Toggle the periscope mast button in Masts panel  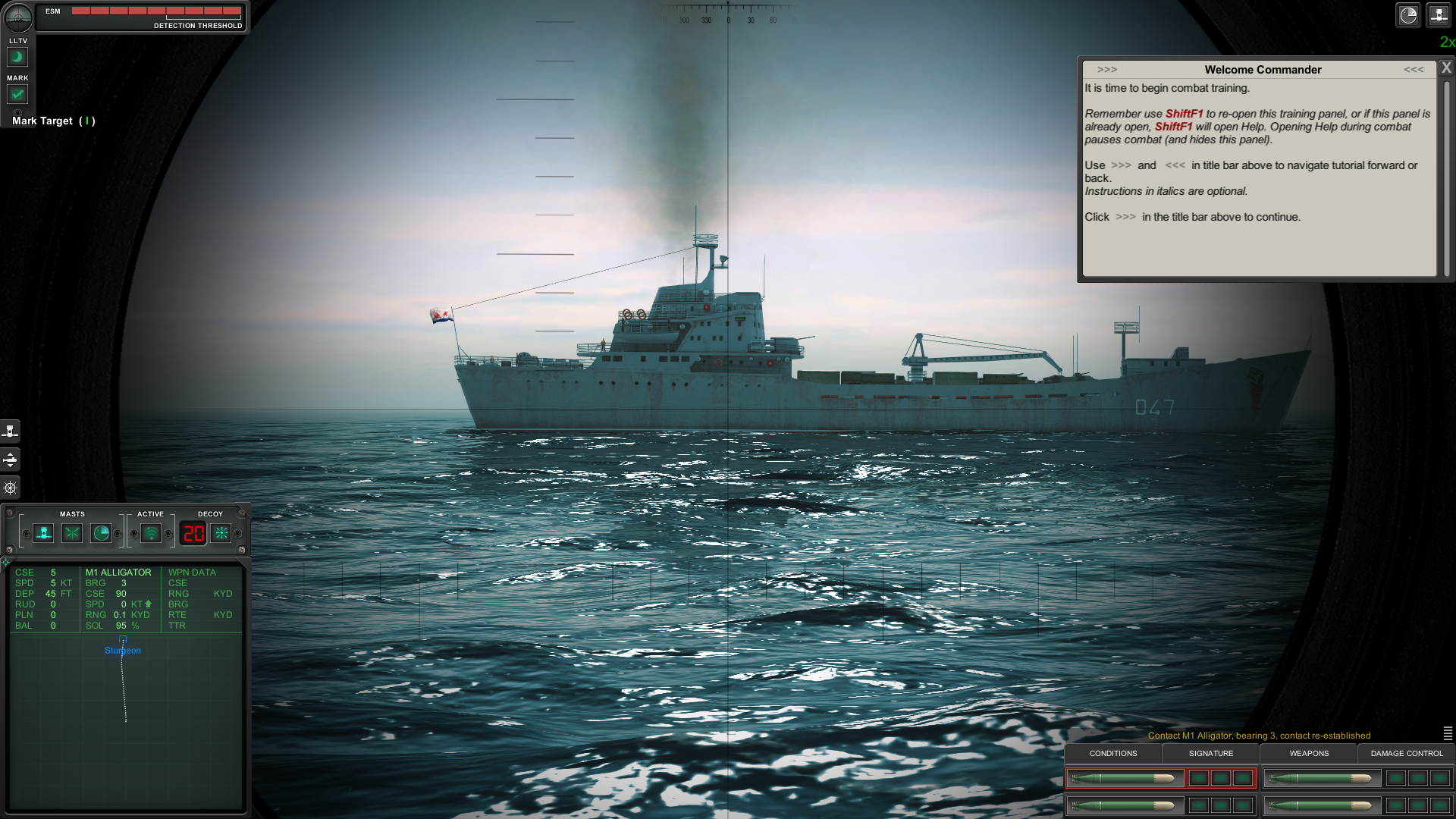[44, 534]
